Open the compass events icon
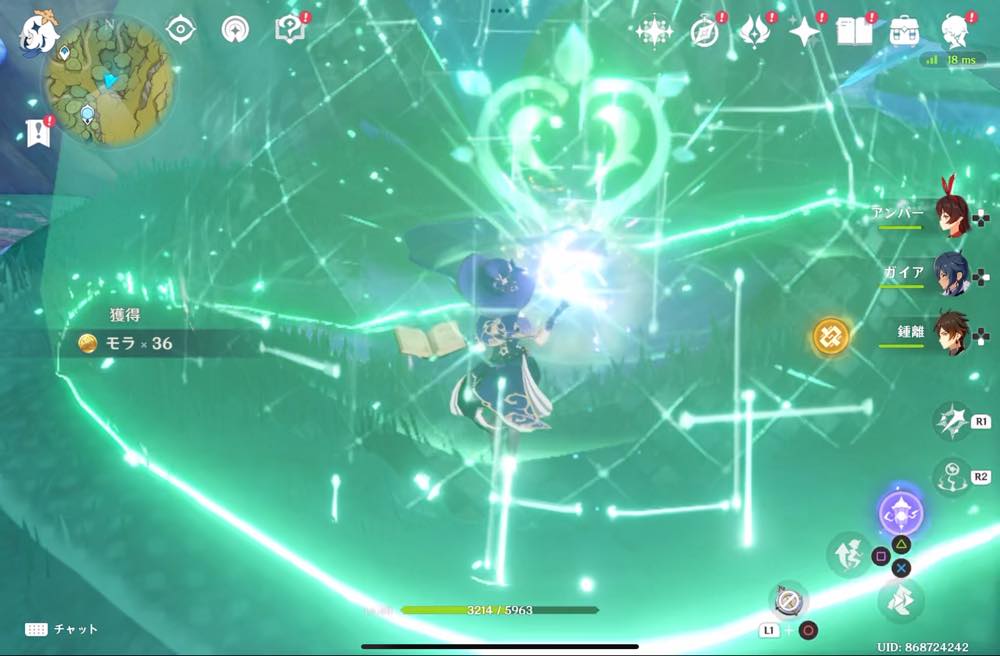The height and width of the screenshot is (656, 1000). (x=704, y=32)
